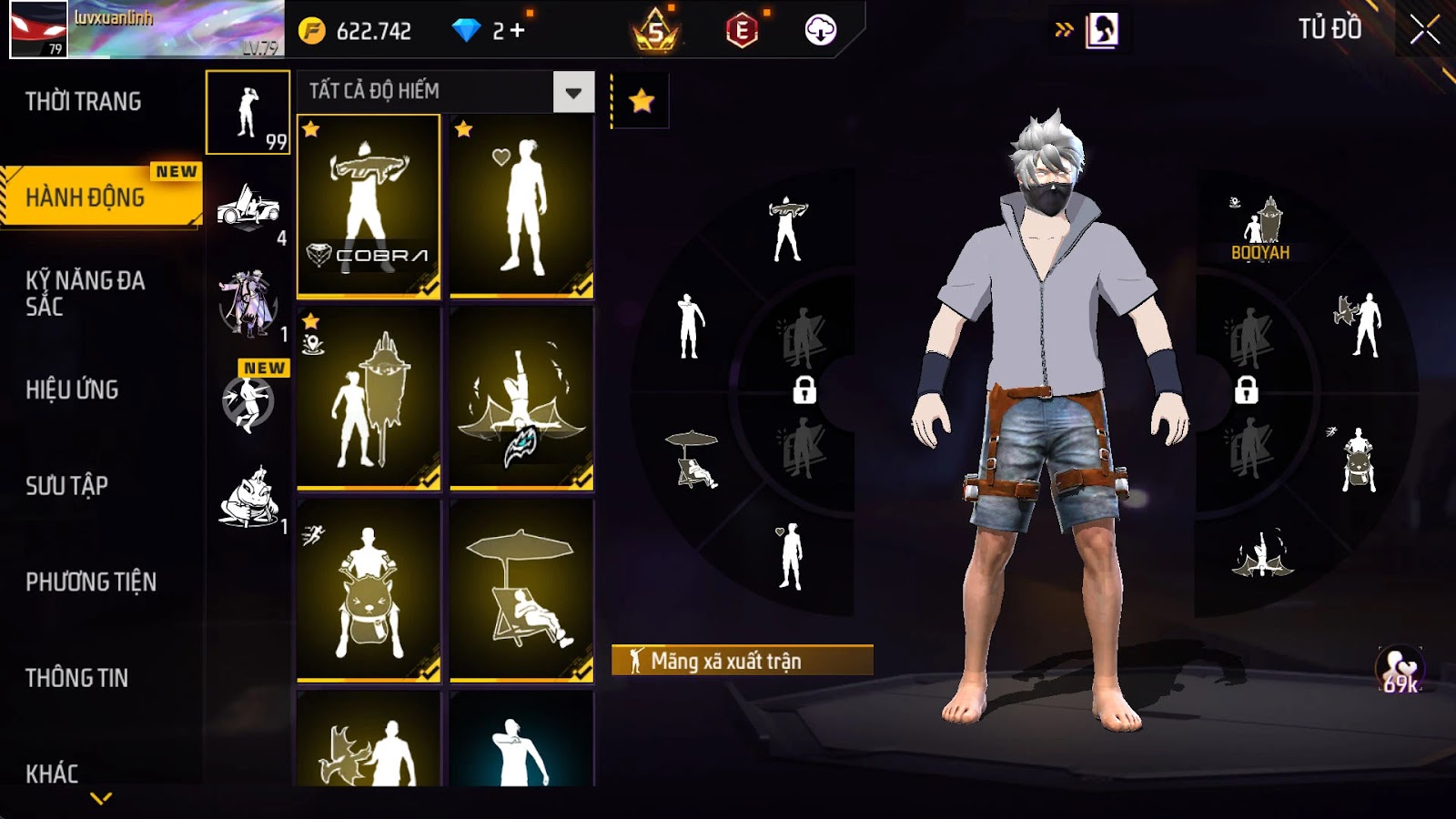Select the Cobra gun emote tile

coord(369,206)
